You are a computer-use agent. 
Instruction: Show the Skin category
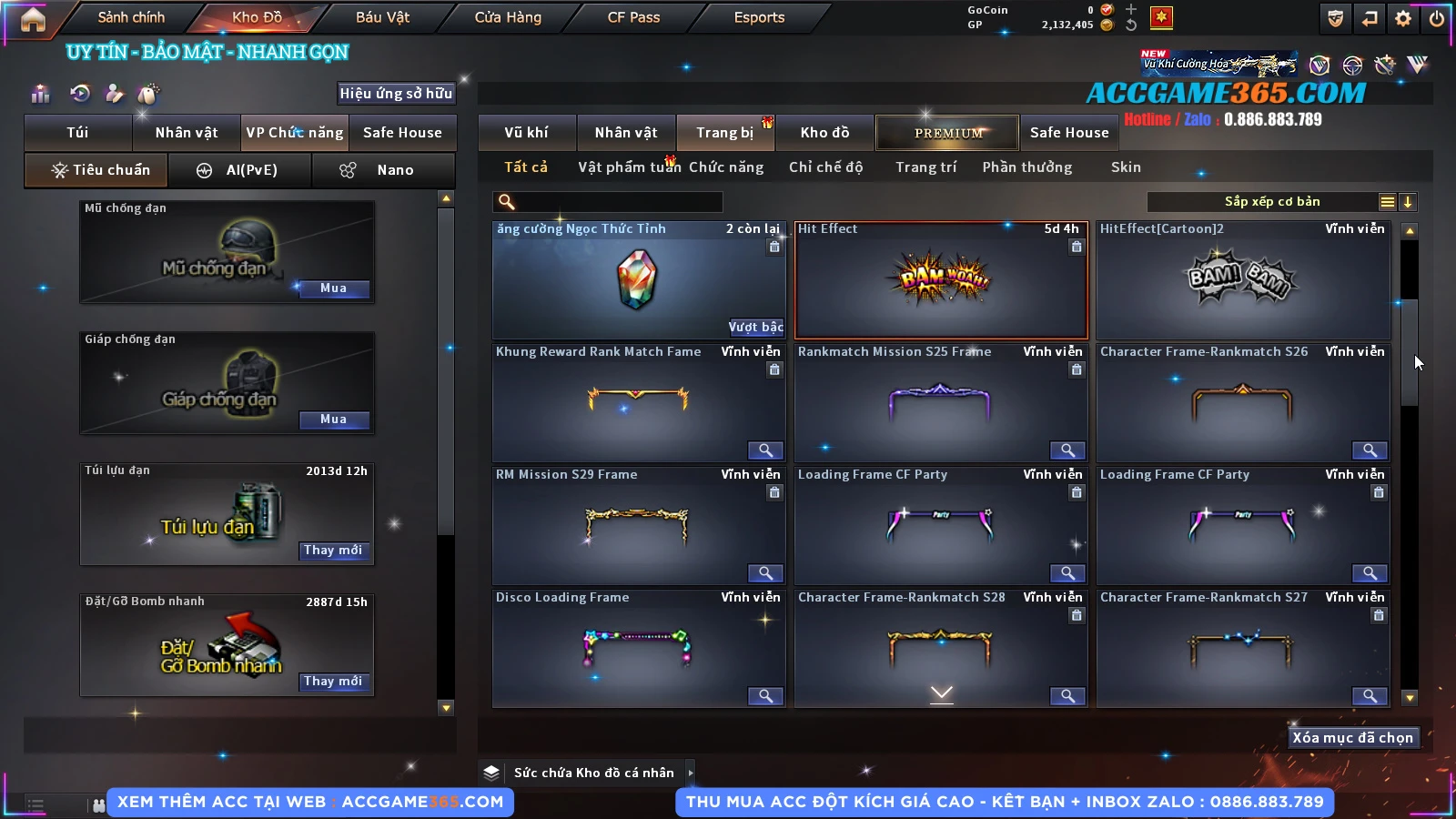click(x=1126, y=167)
